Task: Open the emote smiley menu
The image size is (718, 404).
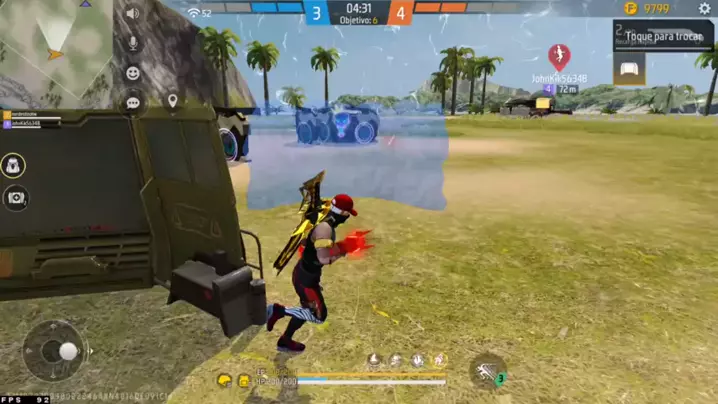Action: [x=132, y=73]
